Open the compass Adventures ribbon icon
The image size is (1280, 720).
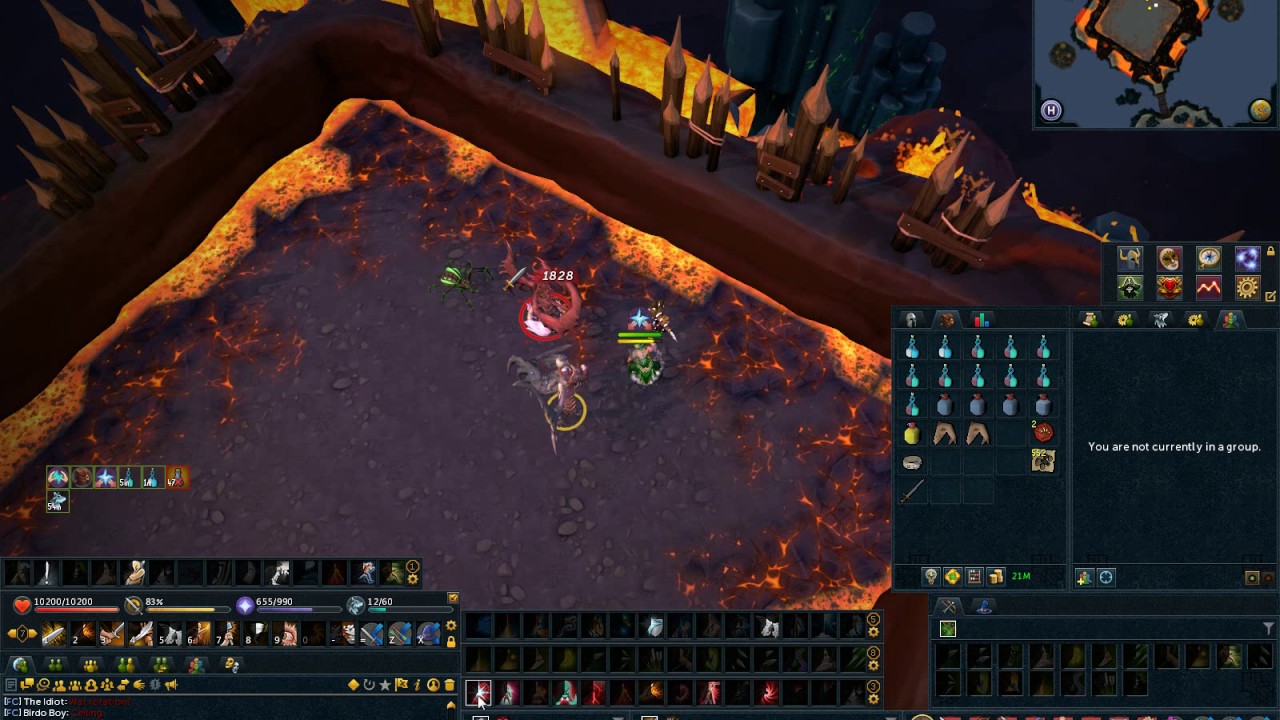pos(1208,259)
